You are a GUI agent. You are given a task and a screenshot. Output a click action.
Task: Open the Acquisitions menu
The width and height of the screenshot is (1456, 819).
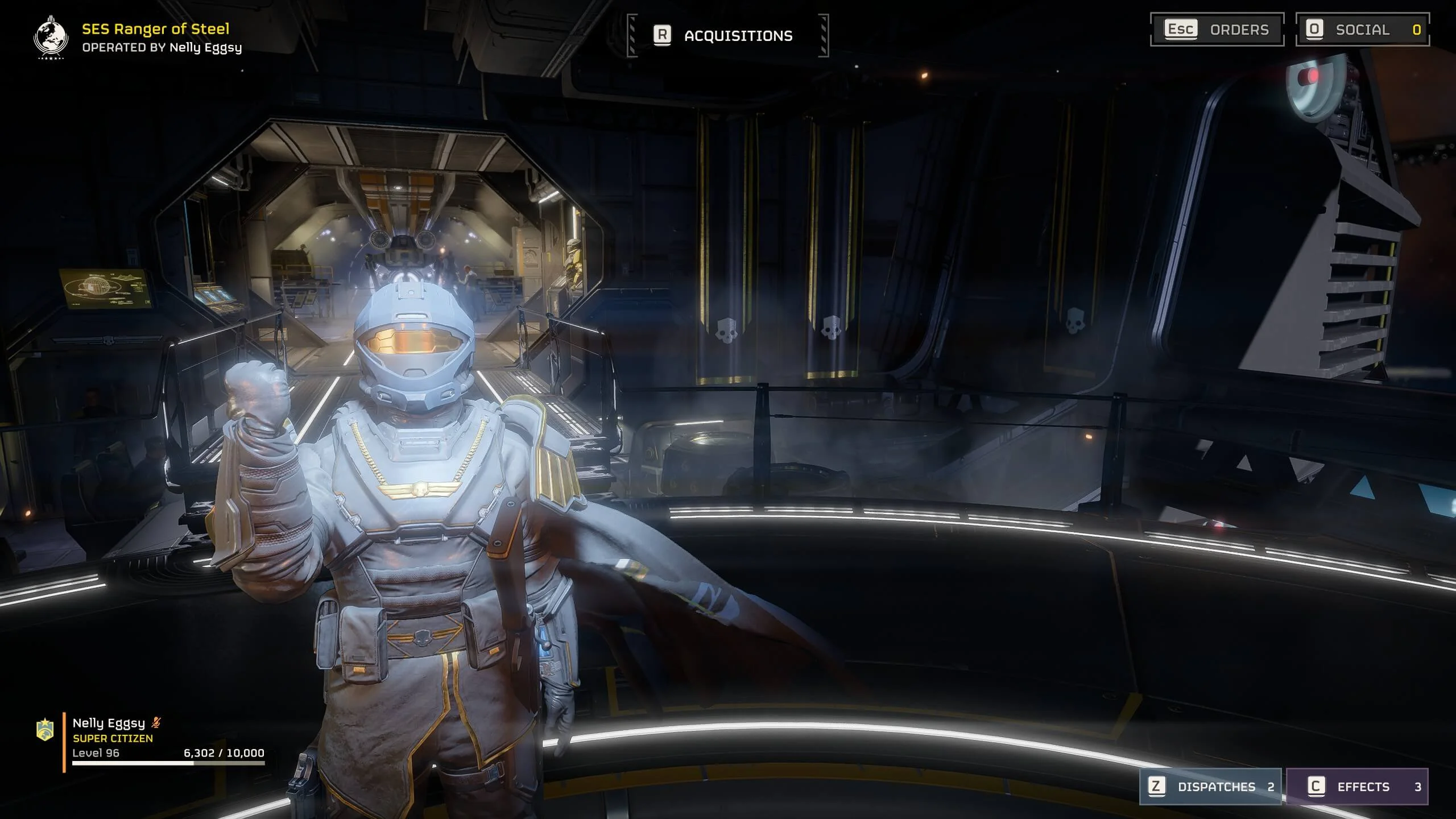tap(727, 36)
